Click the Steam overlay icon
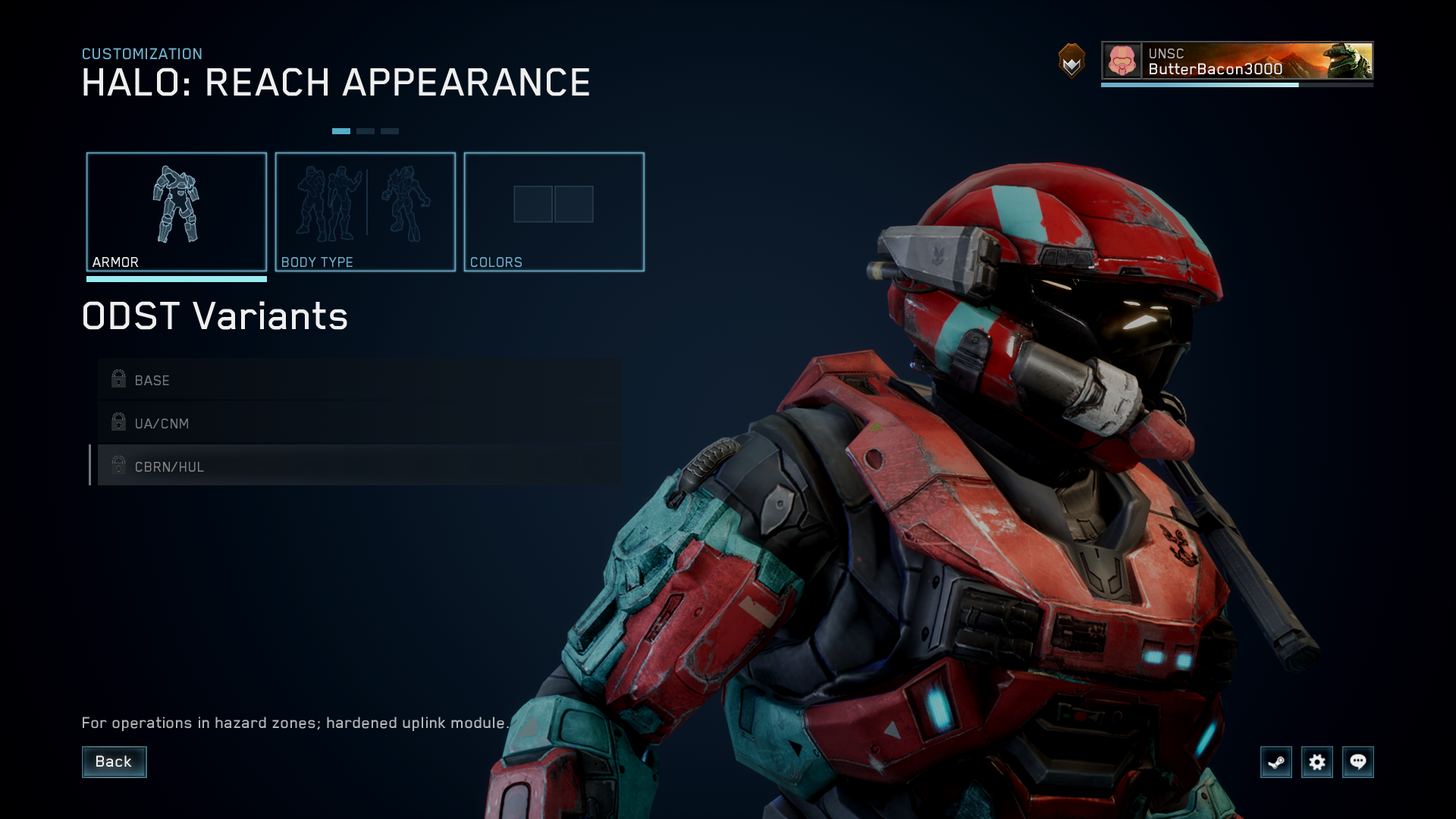The width and height of the screenshot is (1456, 819). coord(1276,762)
